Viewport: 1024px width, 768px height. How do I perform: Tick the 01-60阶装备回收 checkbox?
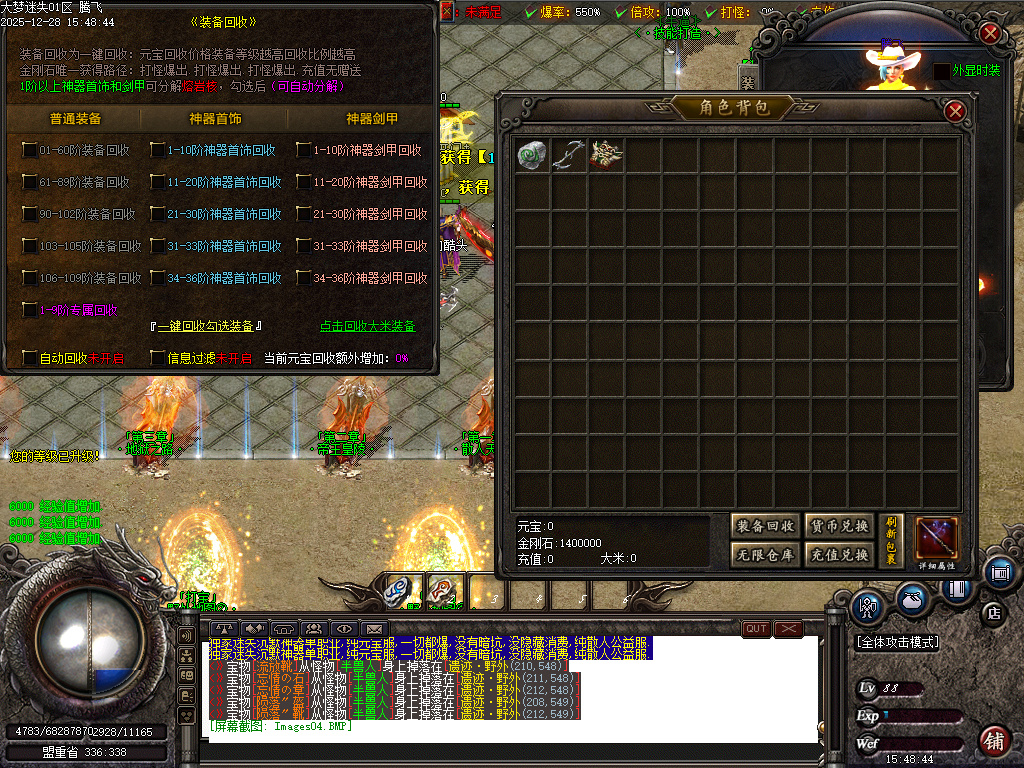30,150
